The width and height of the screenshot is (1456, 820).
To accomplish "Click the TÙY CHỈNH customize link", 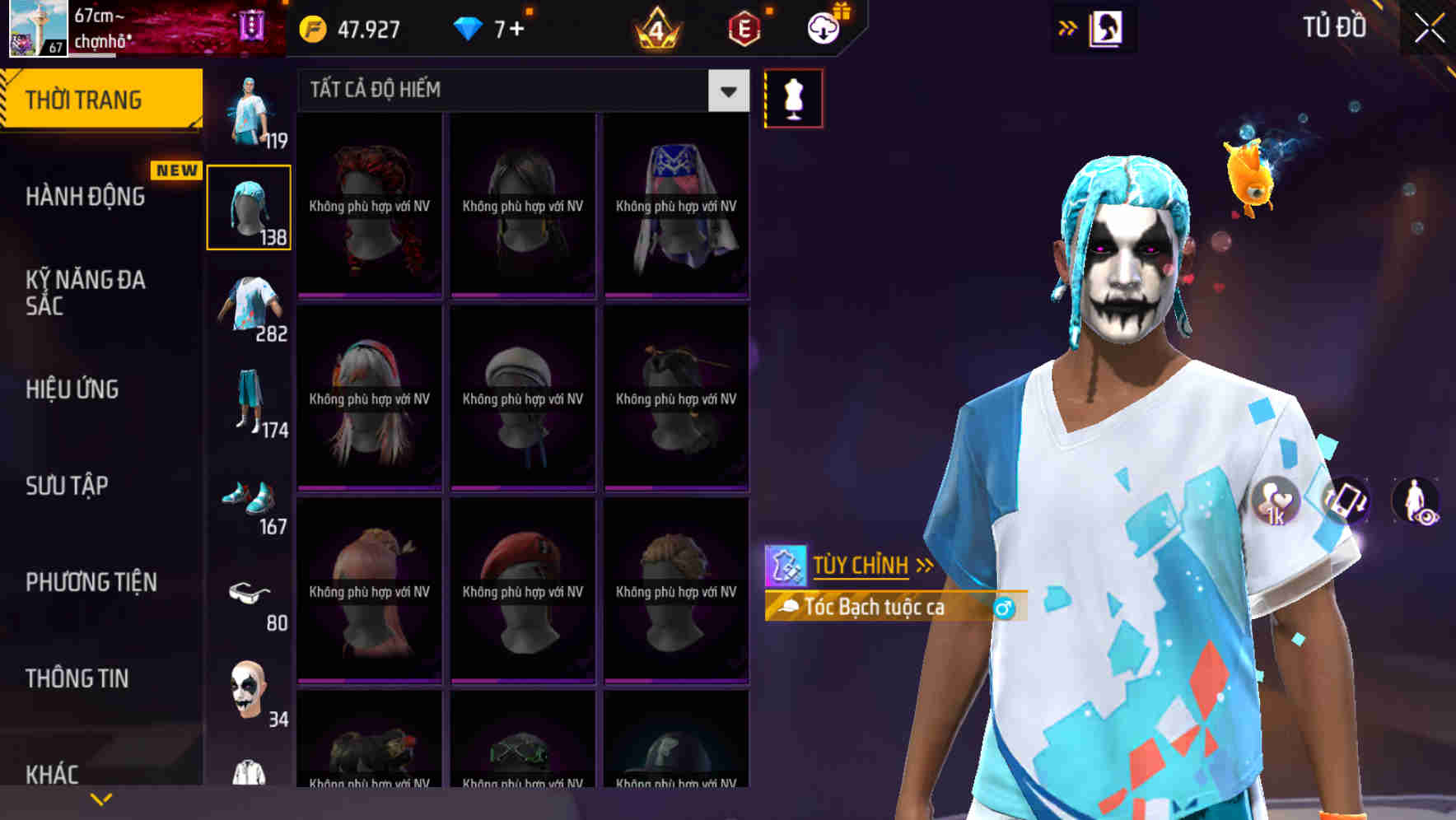I will 861,565.
